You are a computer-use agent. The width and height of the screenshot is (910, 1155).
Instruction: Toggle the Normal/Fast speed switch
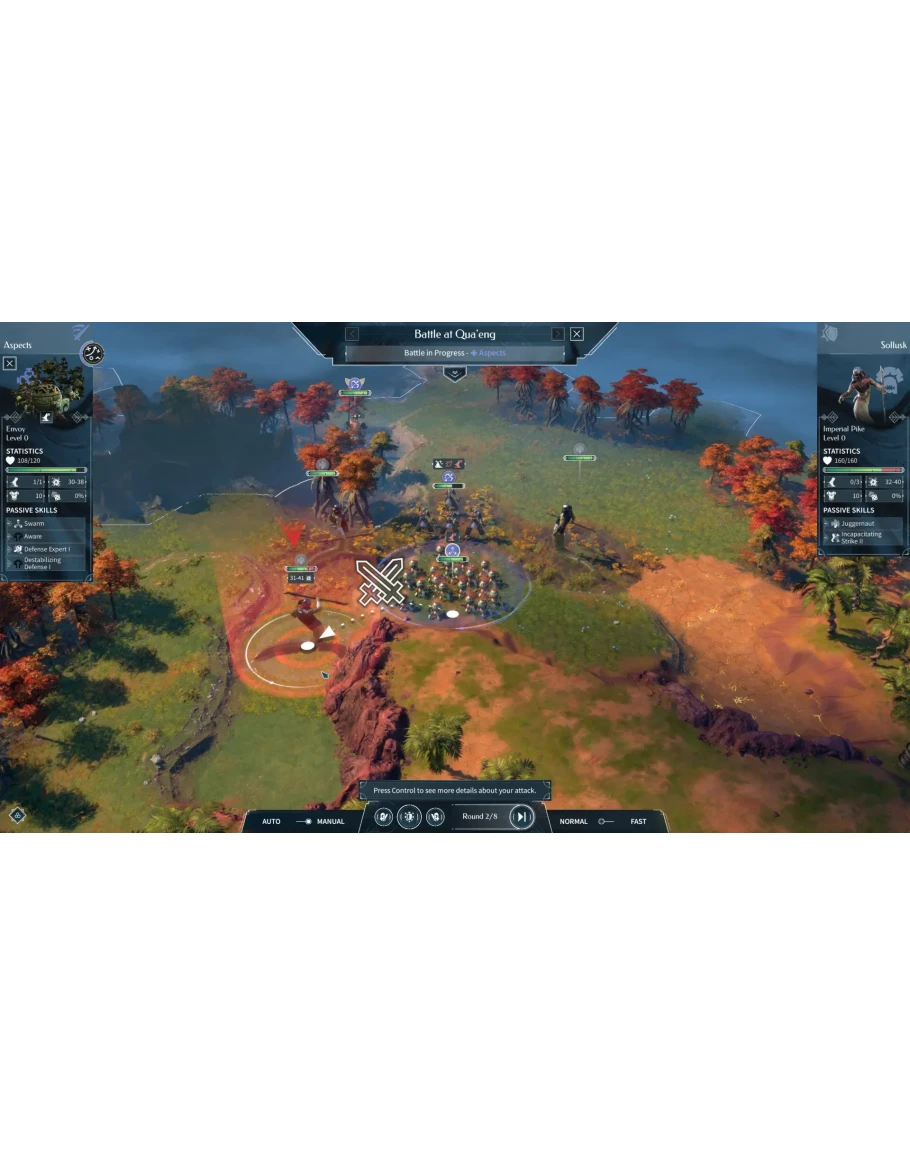pos(604,821)
